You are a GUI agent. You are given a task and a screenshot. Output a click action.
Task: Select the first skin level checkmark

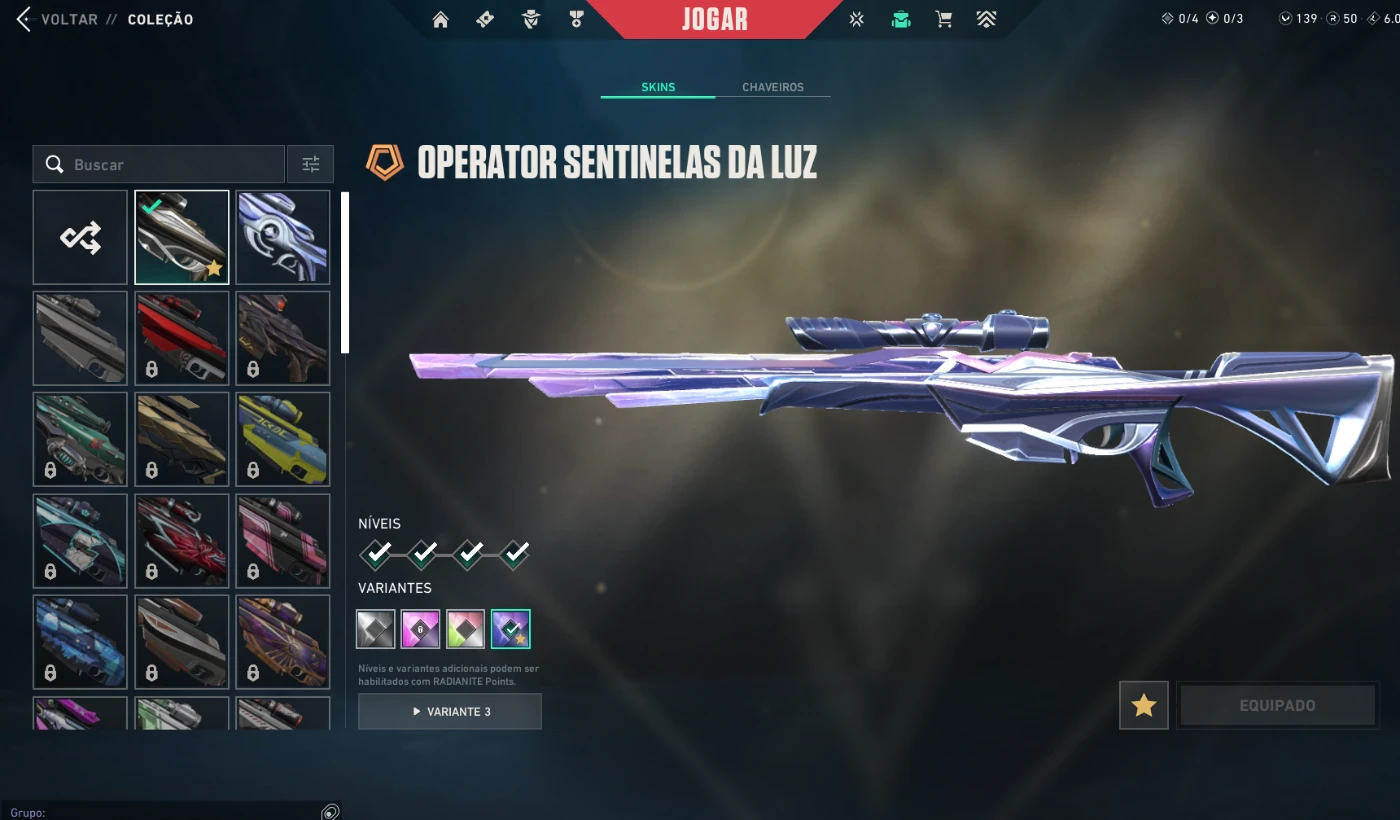click(x=376, y=552)
